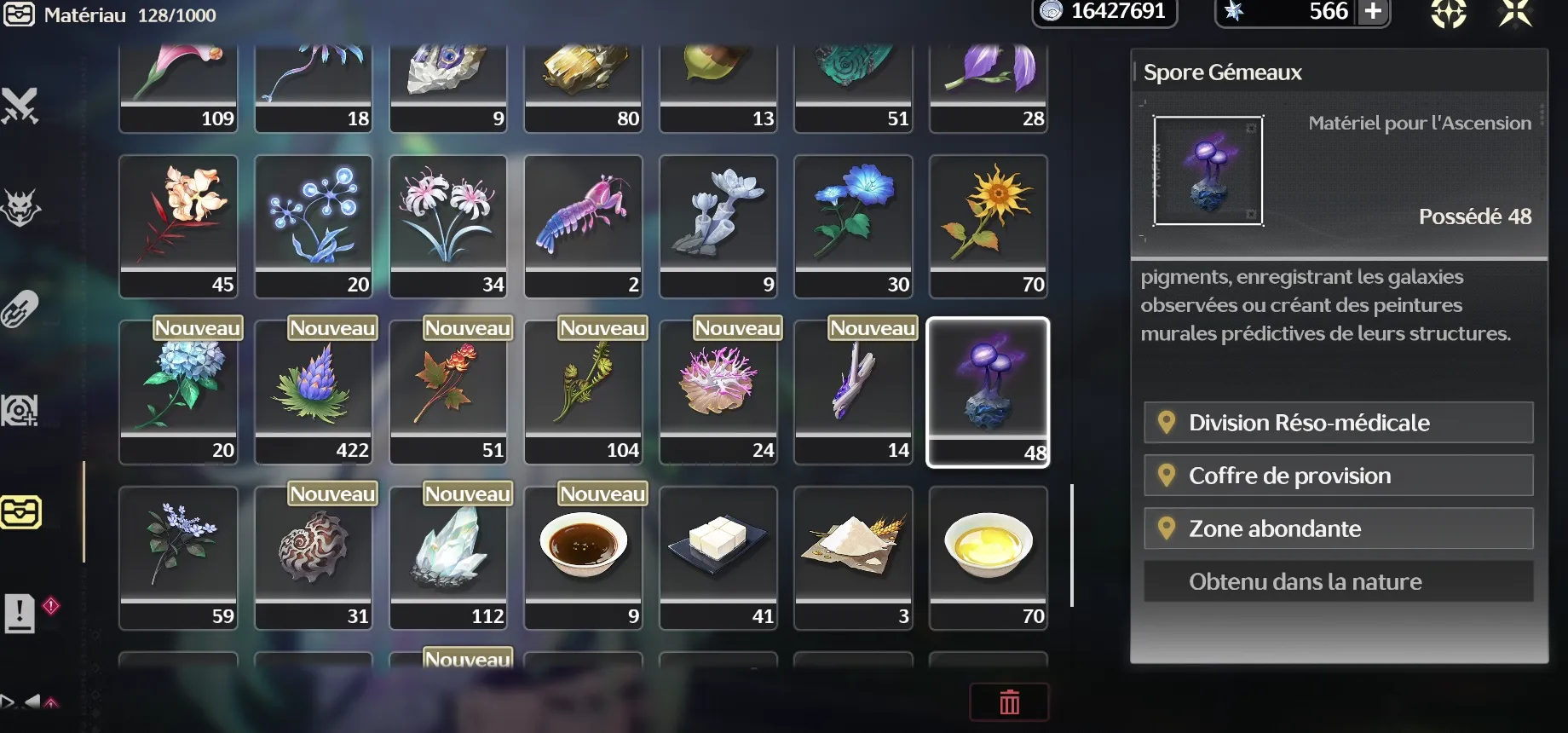Go to the Zone abondante location
Viewport: 1568px width, 733px height.
pyautogui.click(x=1338, y=528)
